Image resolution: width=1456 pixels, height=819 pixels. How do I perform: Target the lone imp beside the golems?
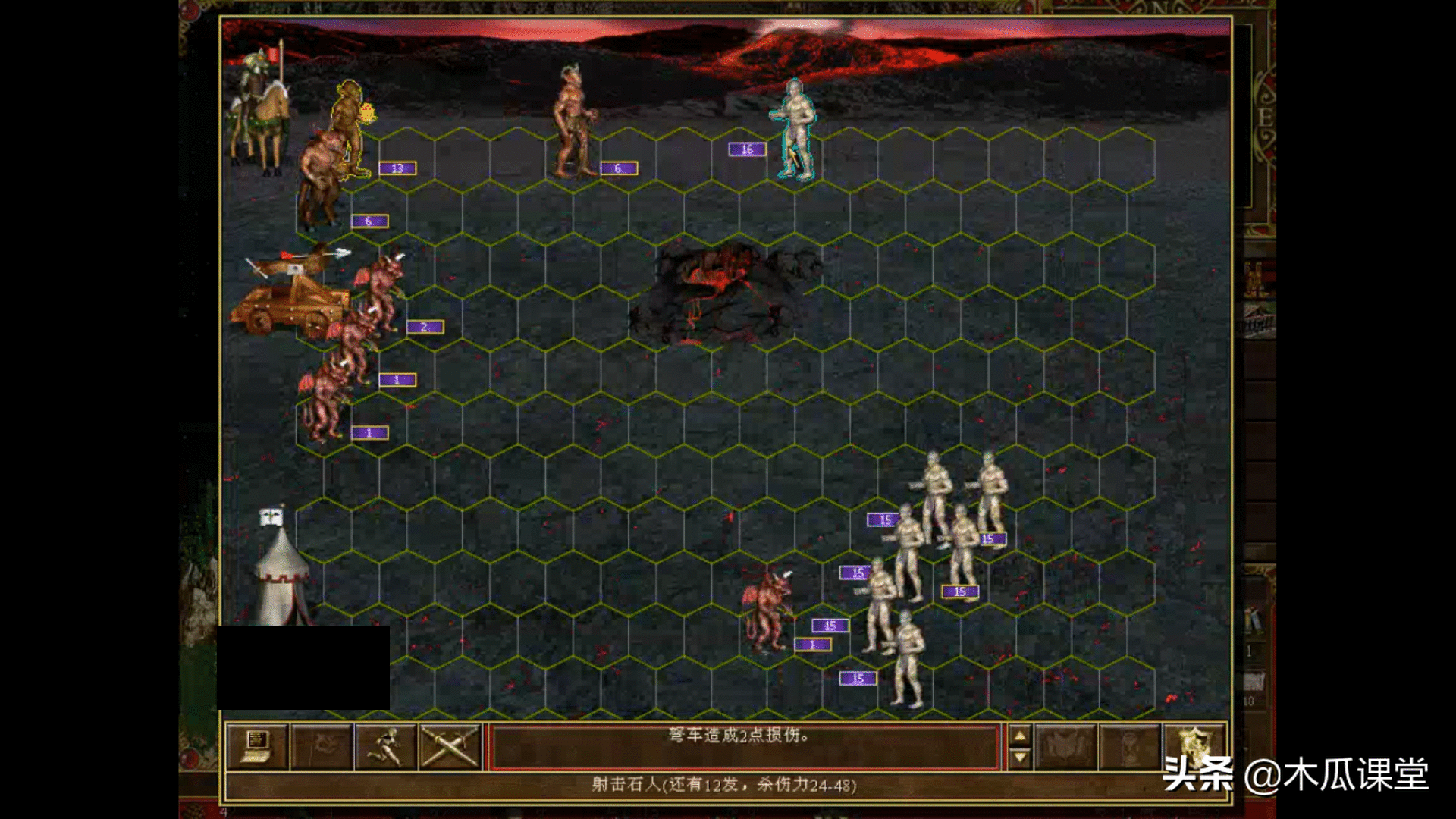tap(768, 610)
